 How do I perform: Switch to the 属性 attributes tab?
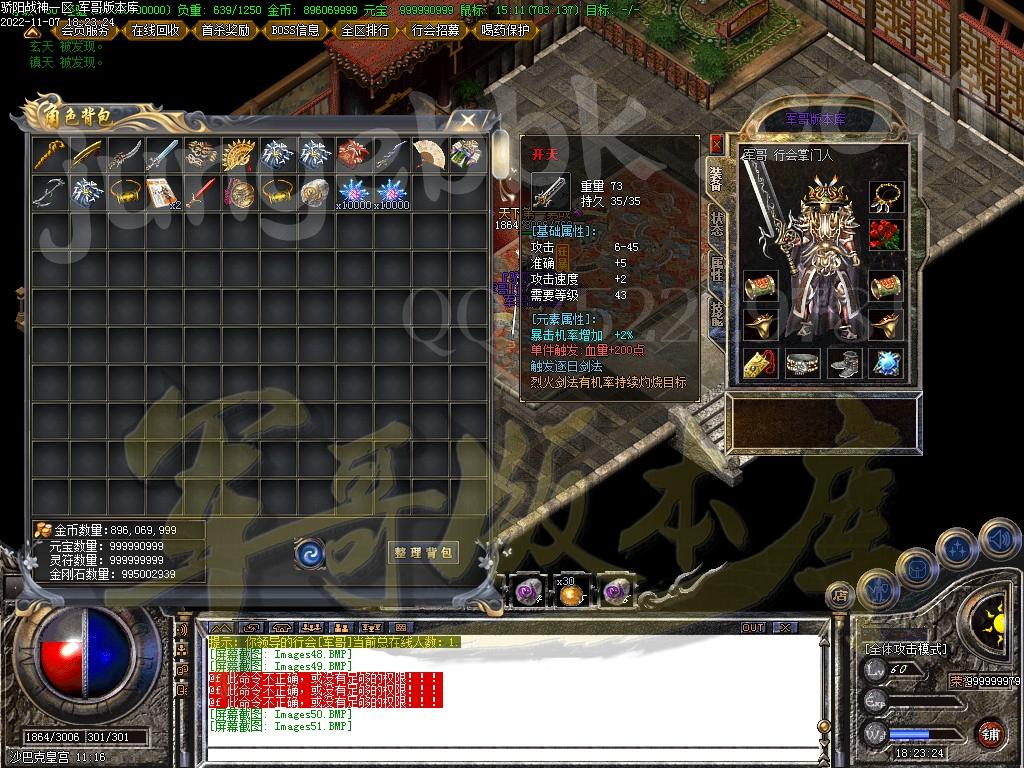click(x=717, y=268)
